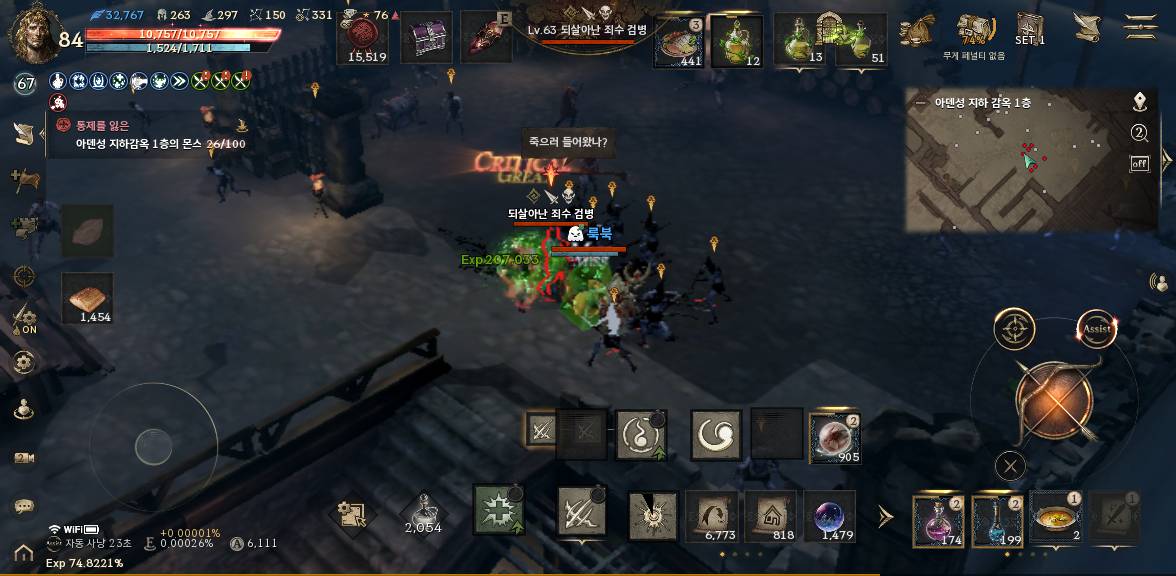Screen dimensions: 1176x576
Task: Tap the crosshair target button above attack
Action: [x=1014, y=329]
